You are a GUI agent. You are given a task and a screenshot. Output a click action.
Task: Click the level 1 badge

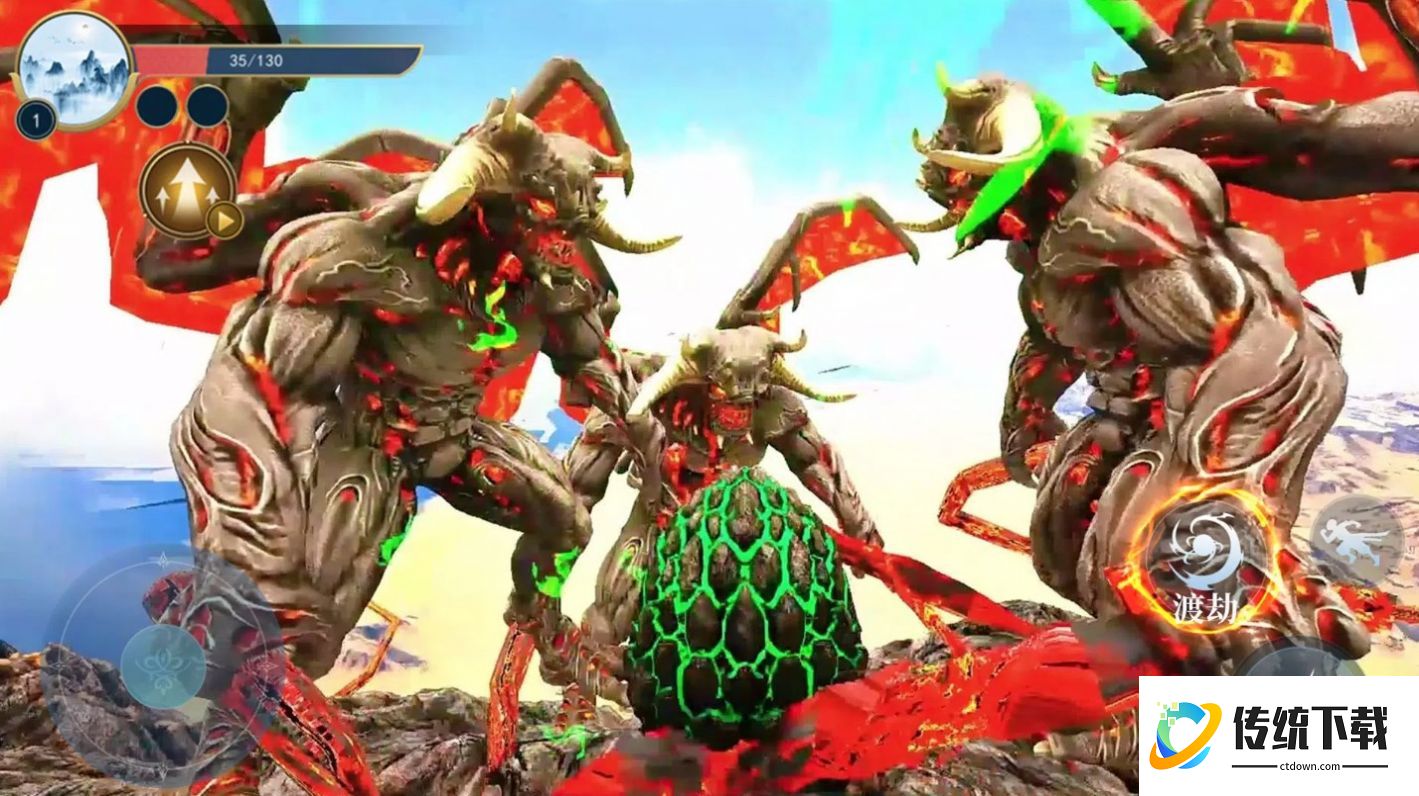(x=36, y=122)
